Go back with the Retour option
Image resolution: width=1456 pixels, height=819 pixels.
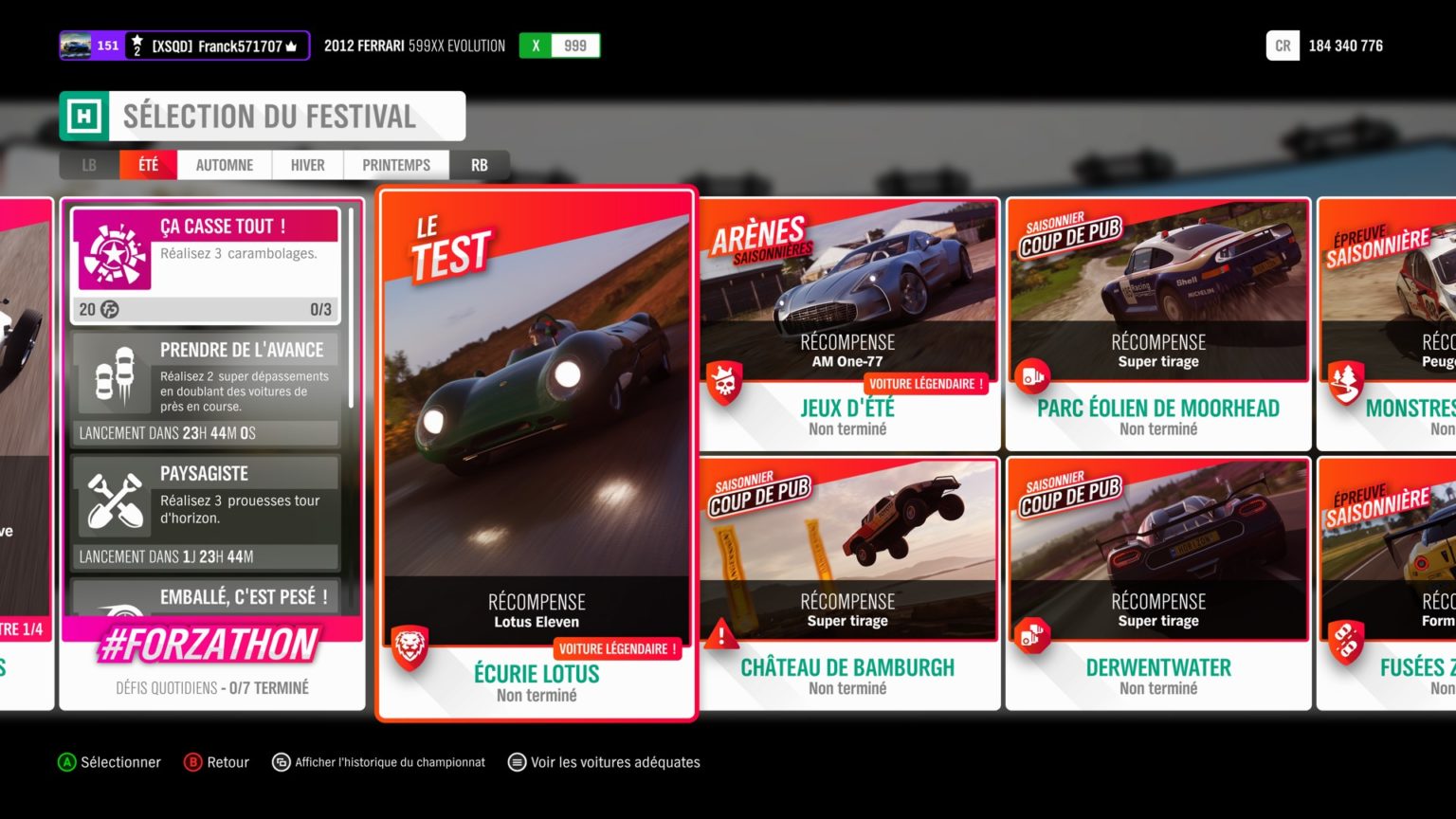217,762
